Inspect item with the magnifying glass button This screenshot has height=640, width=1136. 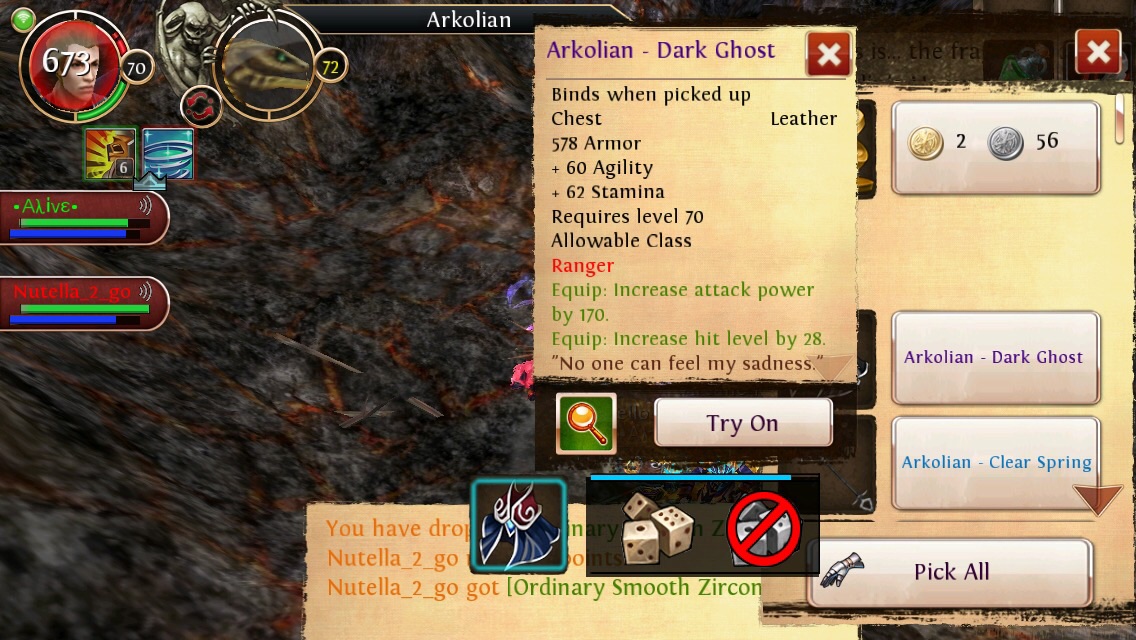586,423
